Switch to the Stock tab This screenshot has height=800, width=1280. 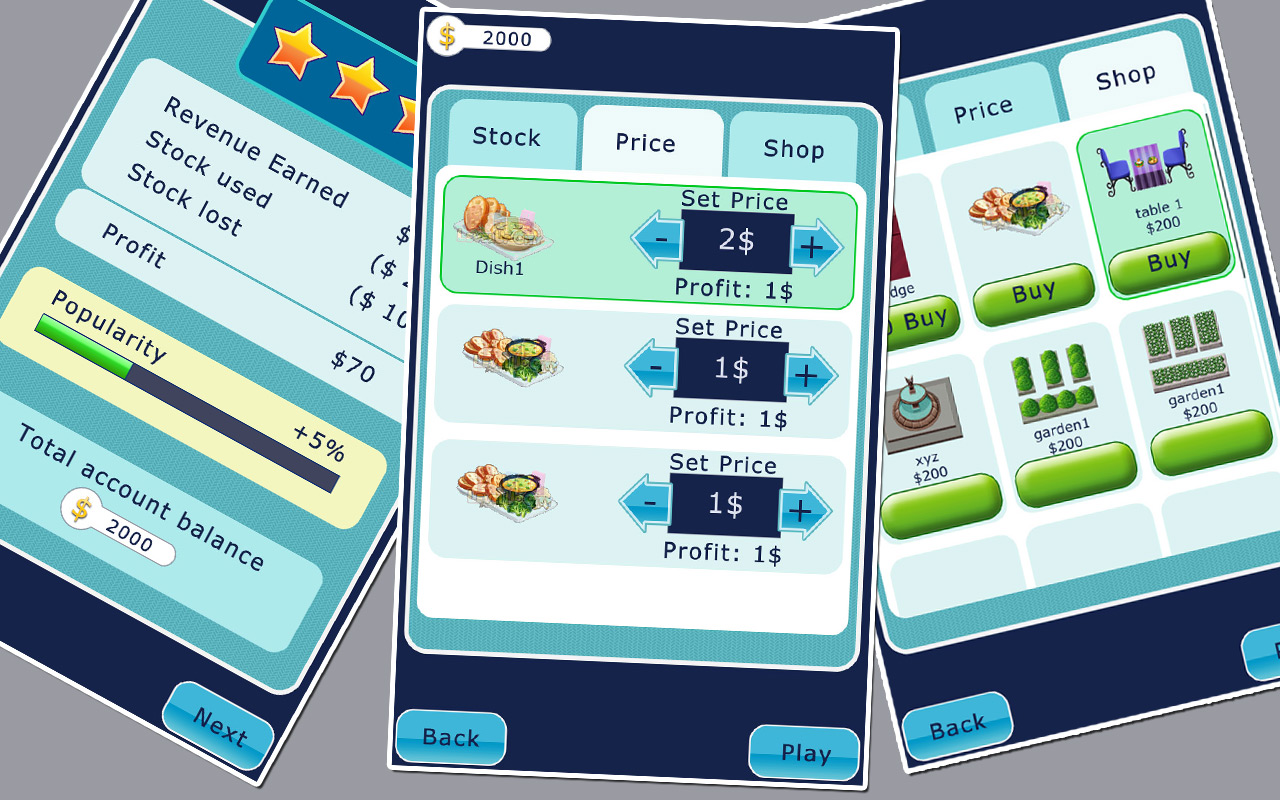click(507, 137)
